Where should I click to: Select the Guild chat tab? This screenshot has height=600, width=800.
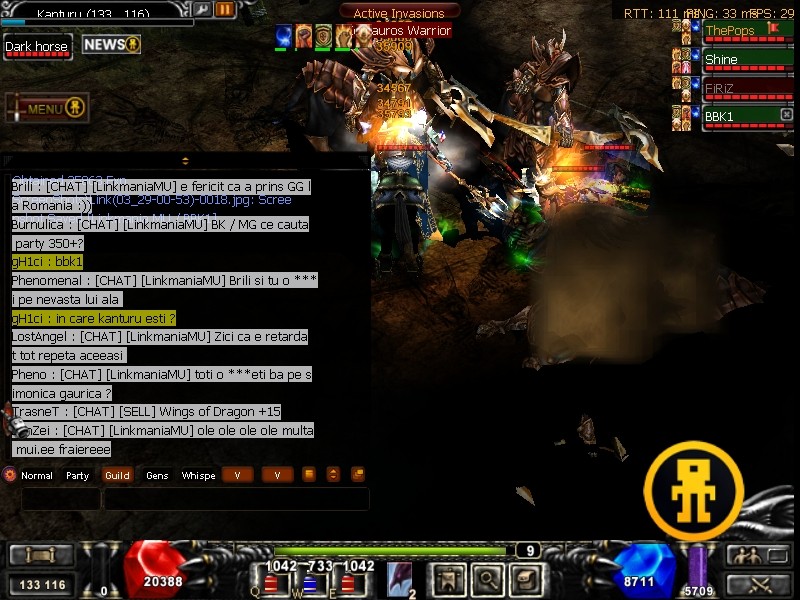click(x=117, y=476)
